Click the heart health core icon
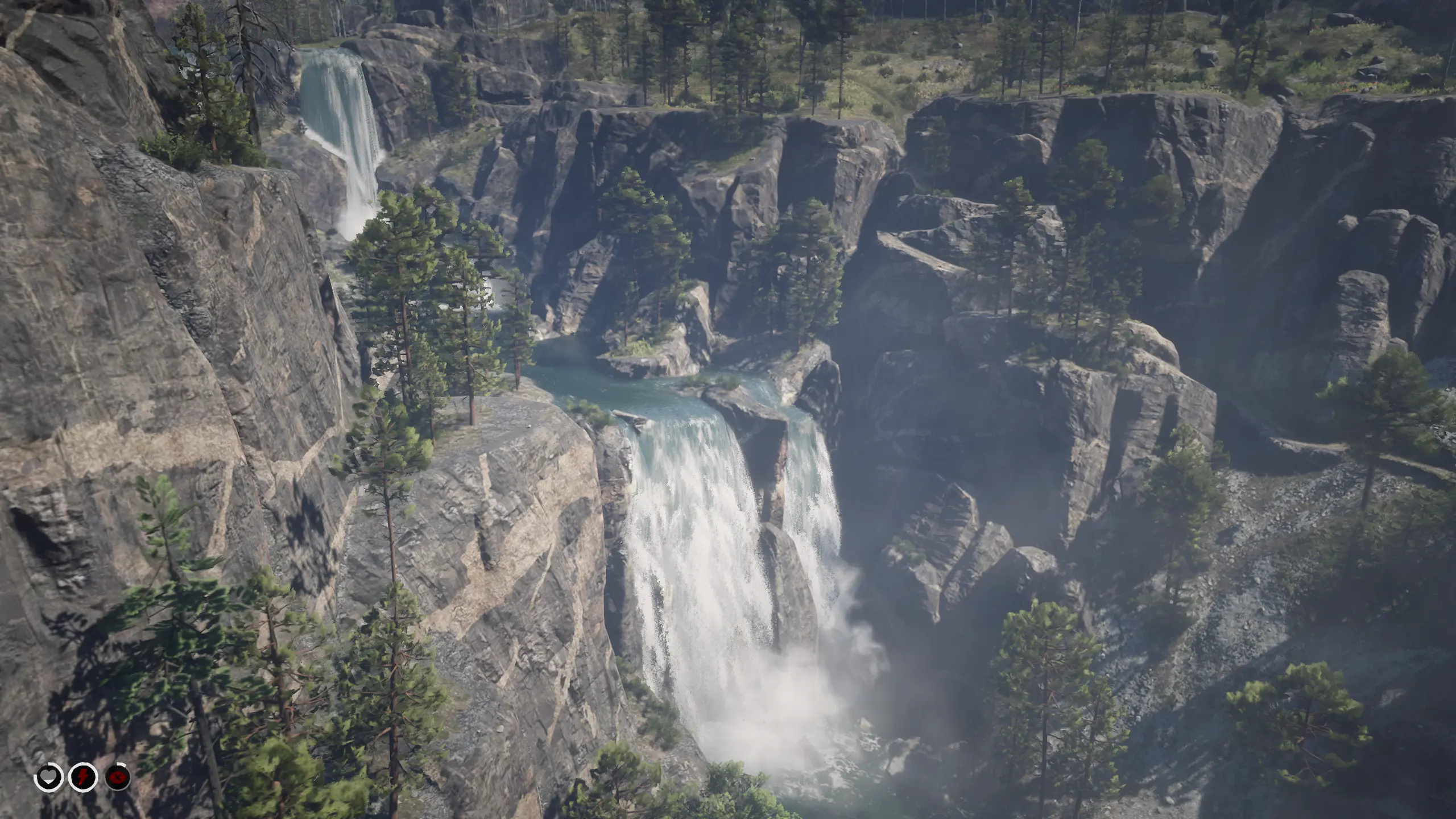 point(49,776)
